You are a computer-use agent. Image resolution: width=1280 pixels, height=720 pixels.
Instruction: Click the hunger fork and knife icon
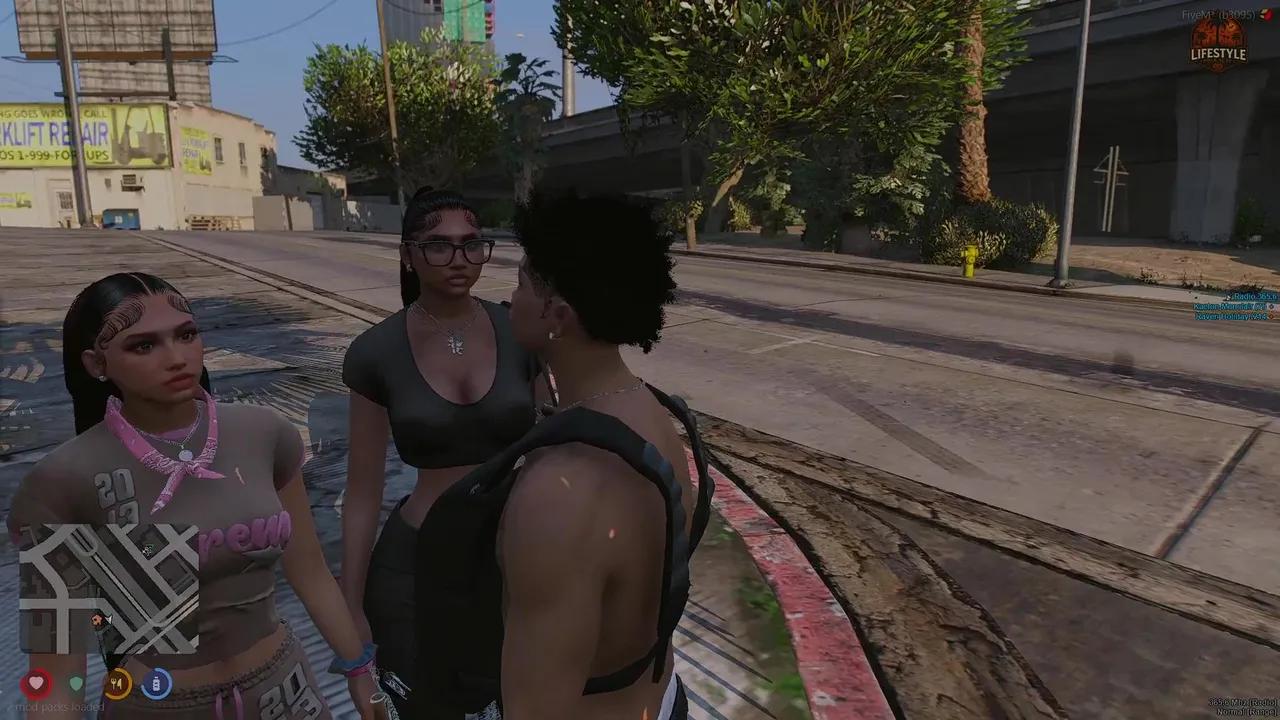(x=117, y=682)
